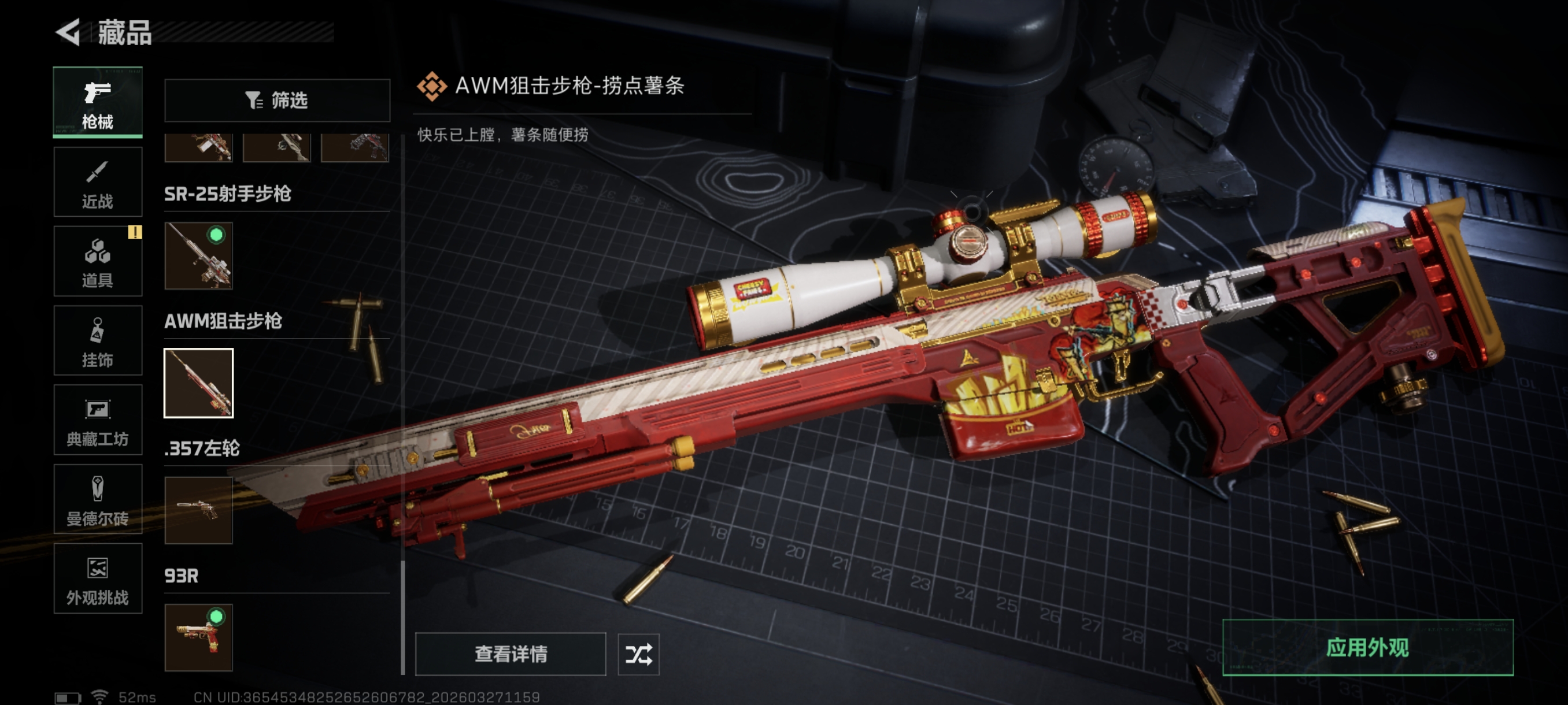
Task: Show the 挂饰 charms category
Action: click(x=97, y=340)
